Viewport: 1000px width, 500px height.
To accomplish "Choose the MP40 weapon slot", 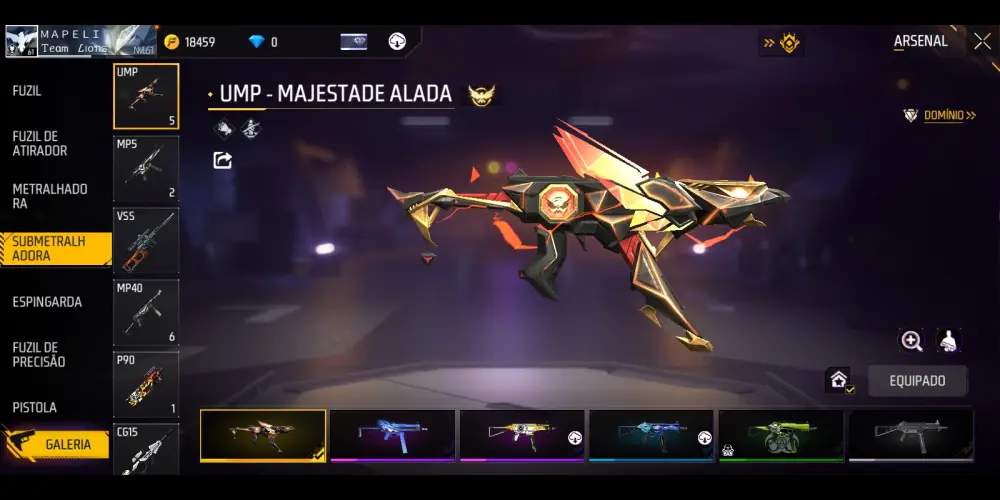I will (146, 312).
